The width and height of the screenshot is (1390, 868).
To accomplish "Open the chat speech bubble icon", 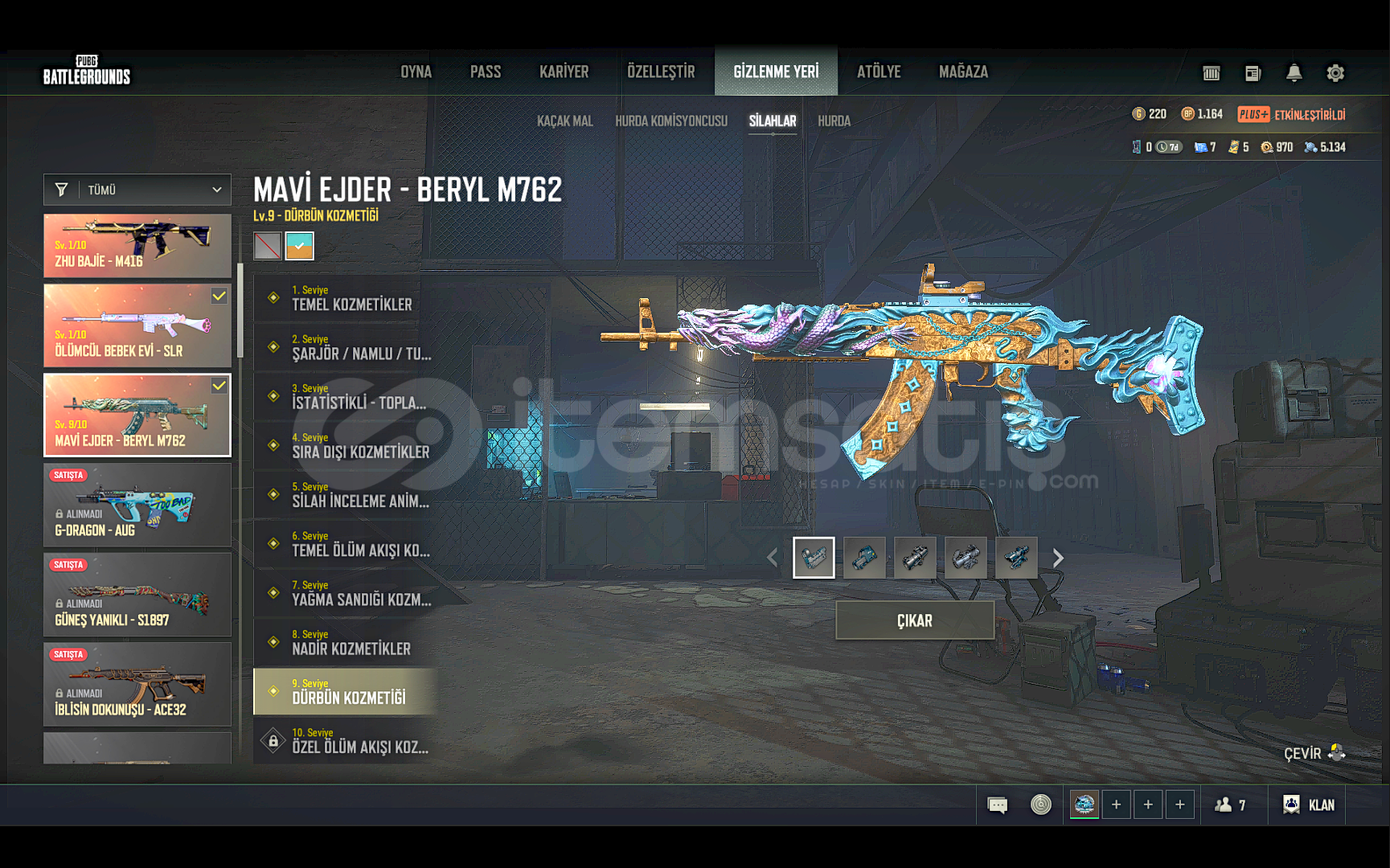I will click(x=997, y=805).
